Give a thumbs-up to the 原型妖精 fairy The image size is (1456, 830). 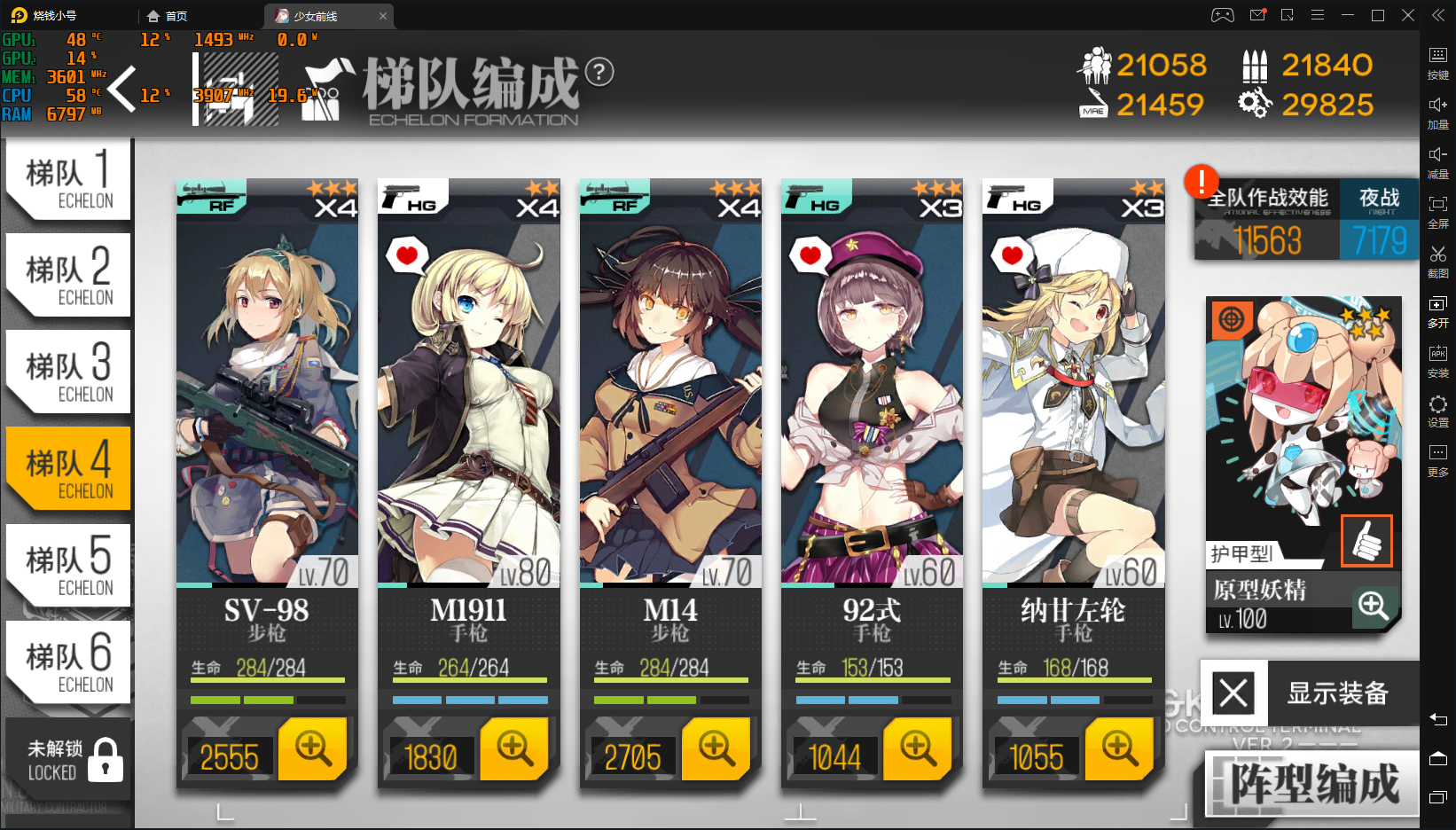tap(1368, 541)
